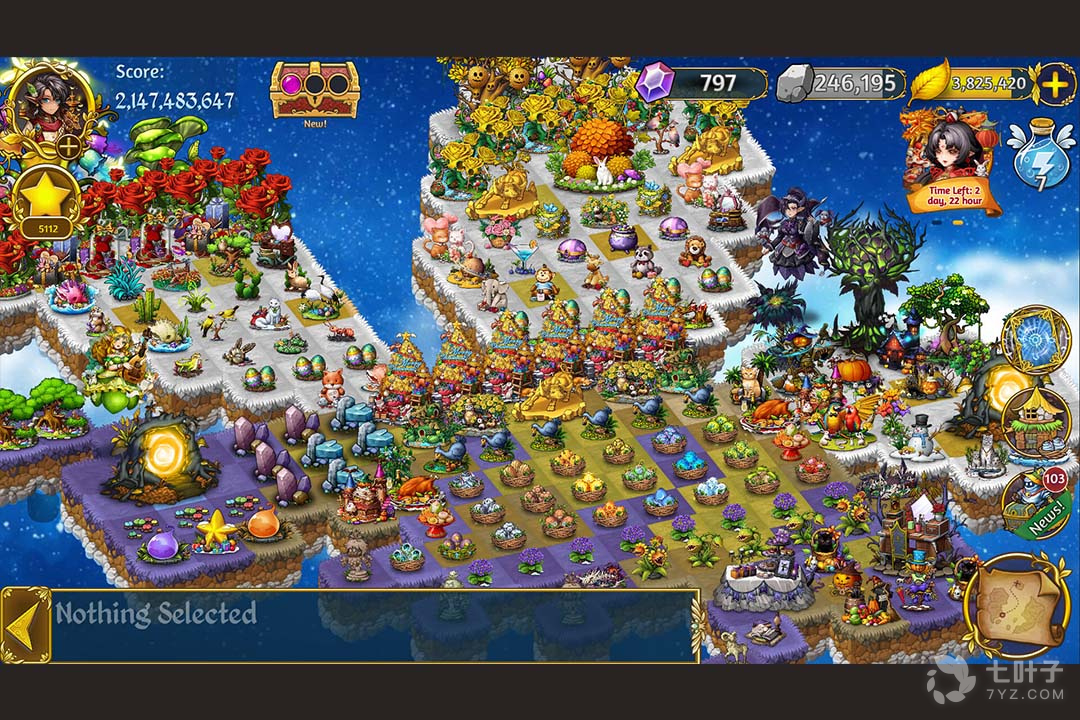Tap the winged lightning energy bottle
Viewport: 1080px width, 720px height.
(1040, 154)
